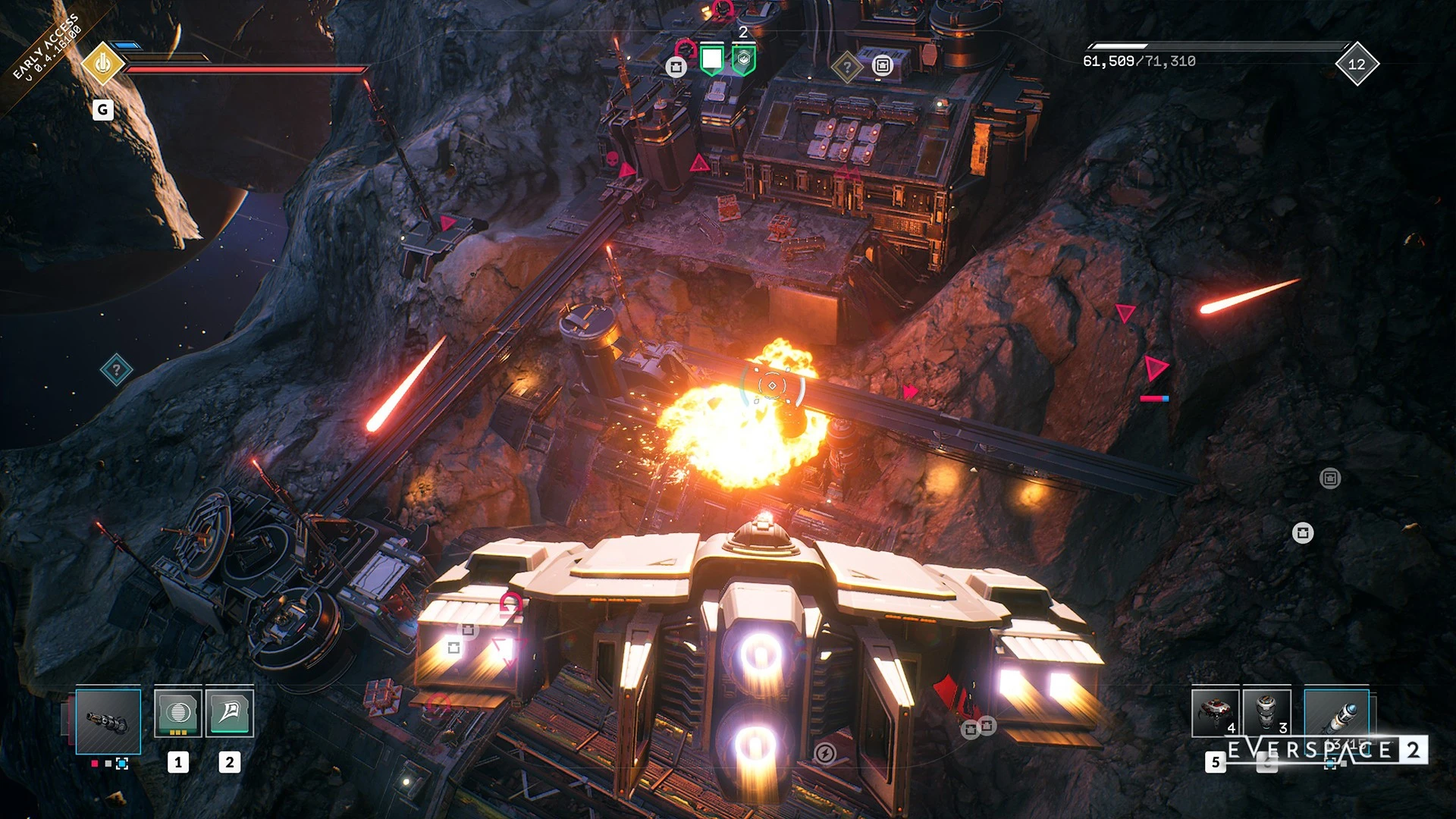Use the canister consumable with count 3
This screenshot has width=1456, height=819.
click(1266, 713)
